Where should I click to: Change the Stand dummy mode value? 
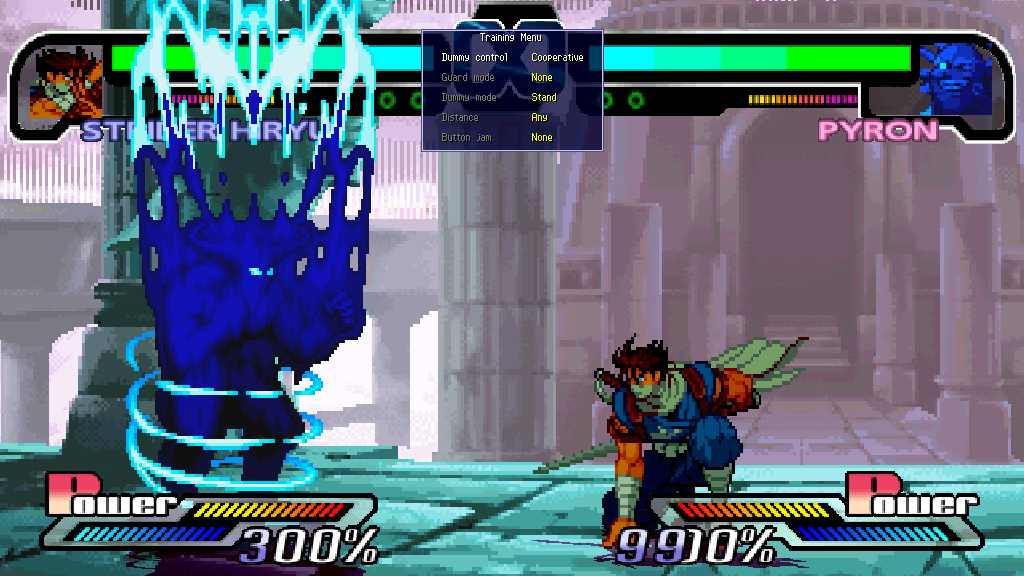(x=544, y=98)
